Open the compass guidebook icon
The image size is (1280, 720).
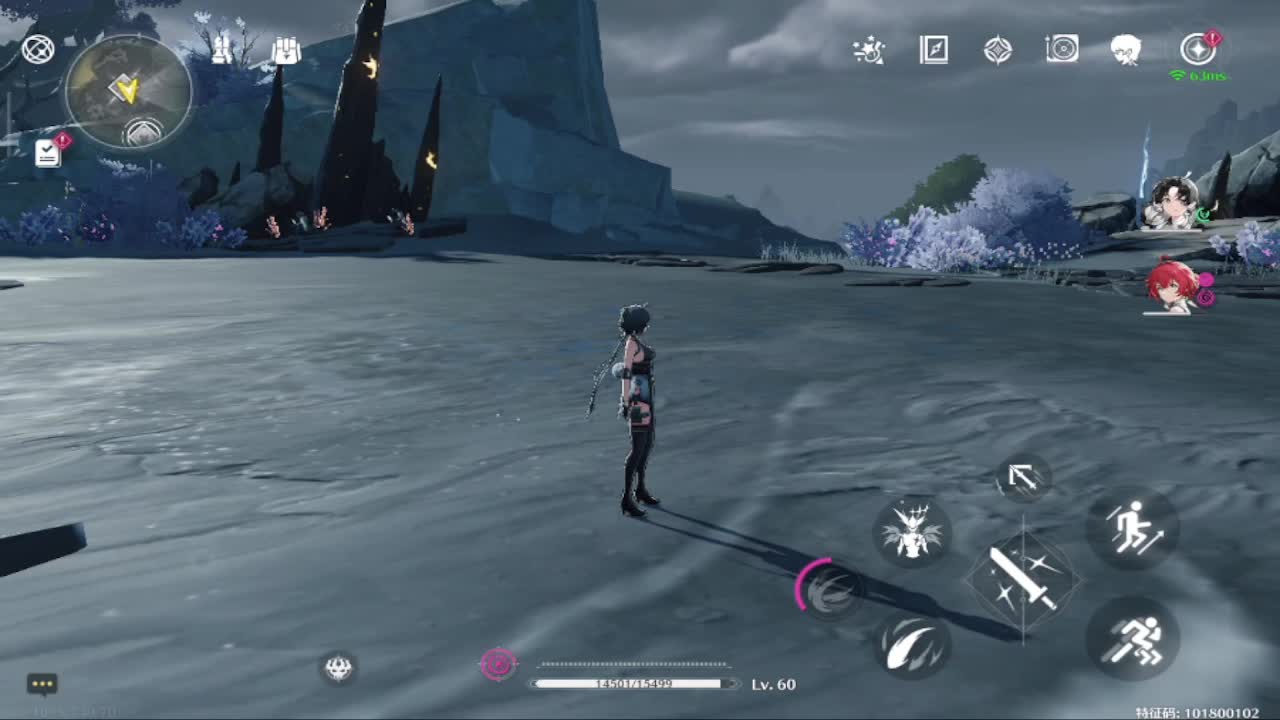coord(933,49)
